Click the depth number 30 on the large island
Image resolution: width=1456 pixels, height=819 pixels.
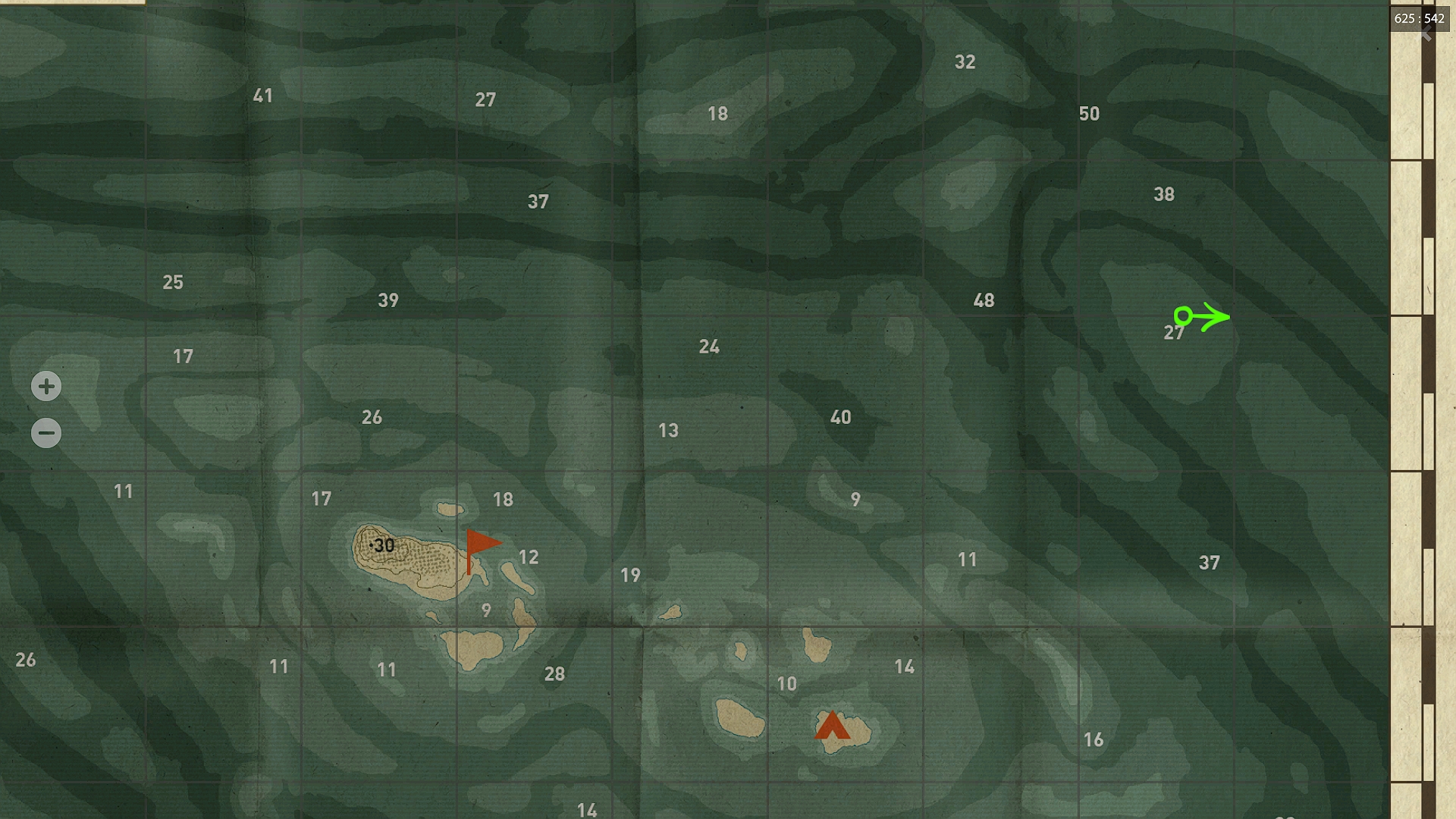384,545
